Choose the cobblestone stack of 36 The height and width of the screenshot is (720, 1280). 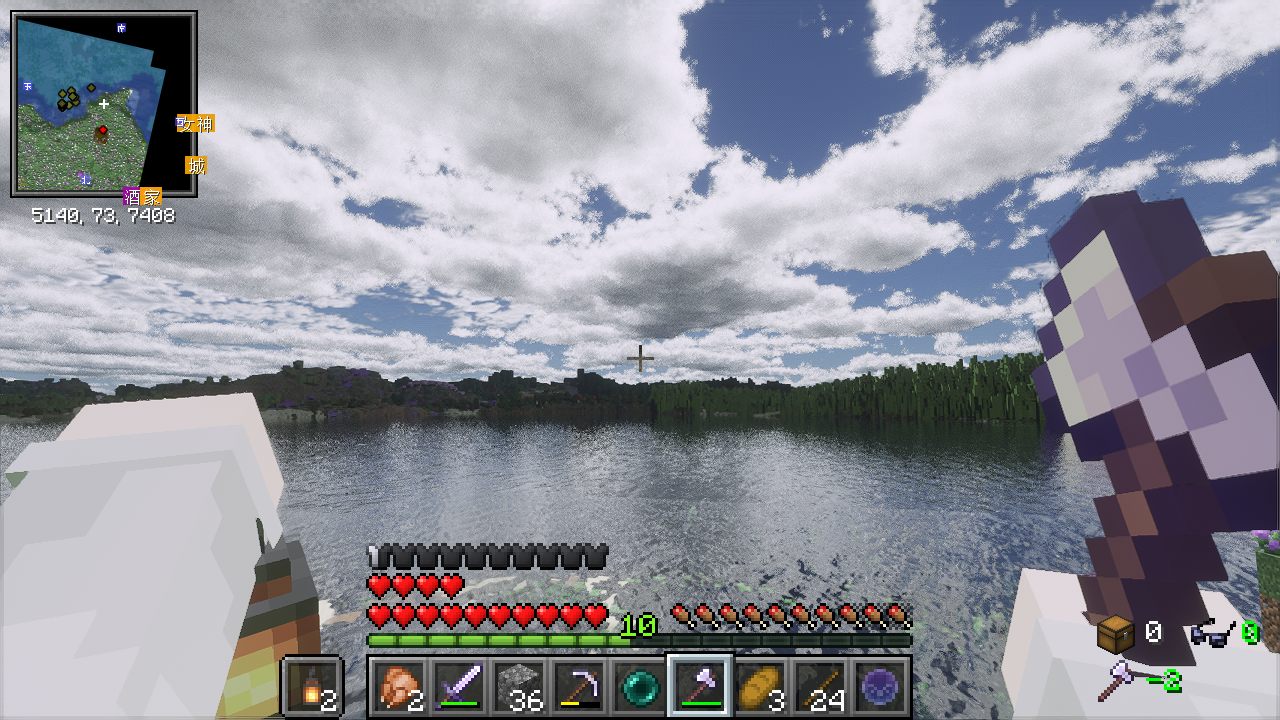coord(520,686)
